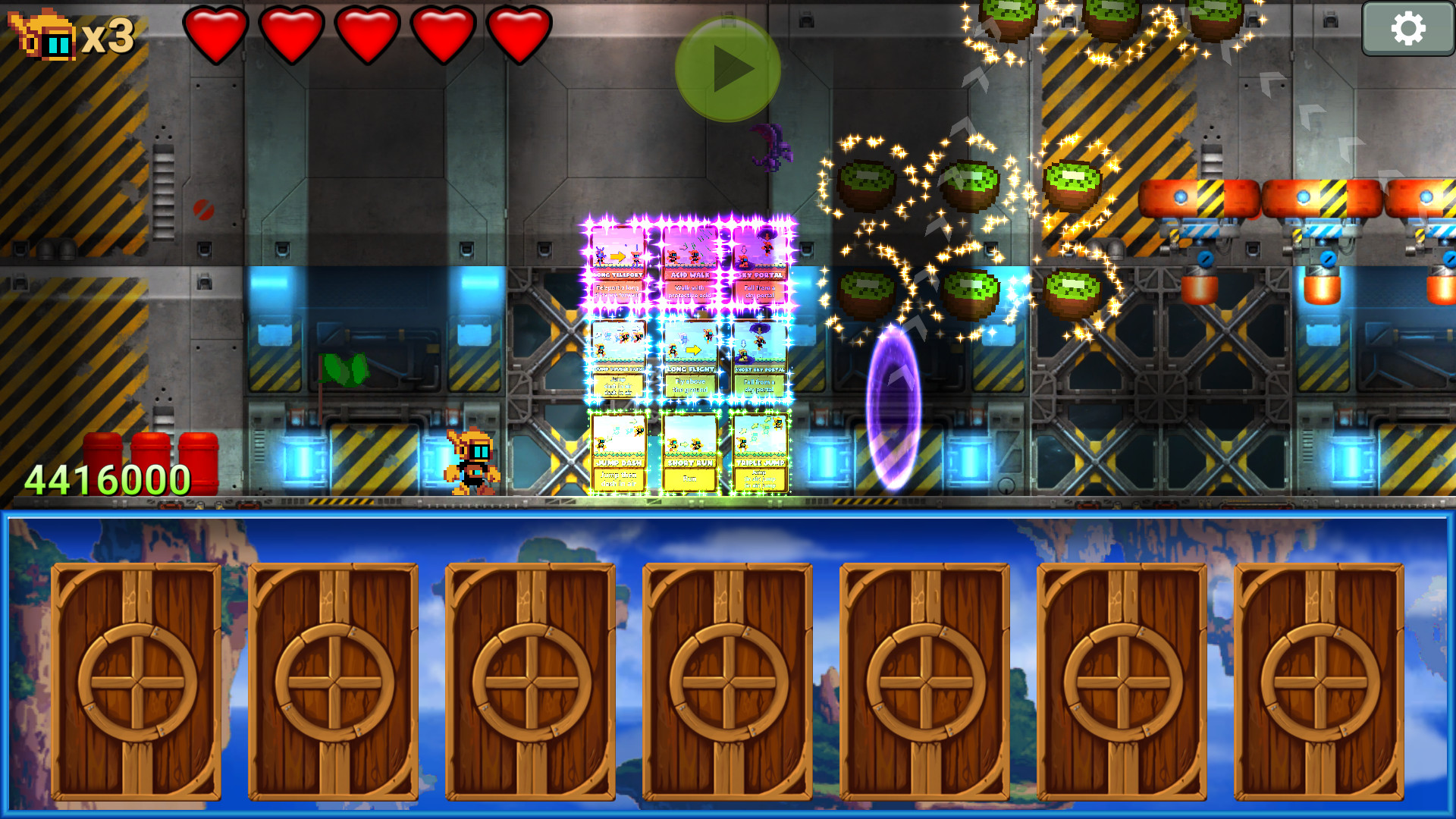1456x819 pixels.
Task: Reveal the middle facedown wooden card
Action: pos(728,682)
